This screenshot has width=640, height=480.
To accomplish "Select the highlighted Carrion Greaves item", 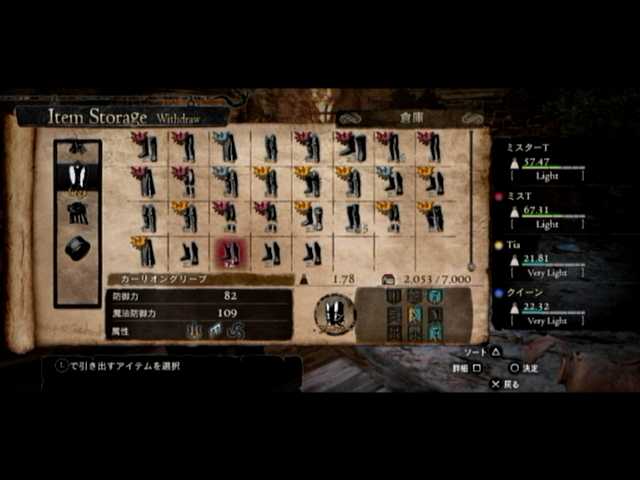I will point(229,252).
